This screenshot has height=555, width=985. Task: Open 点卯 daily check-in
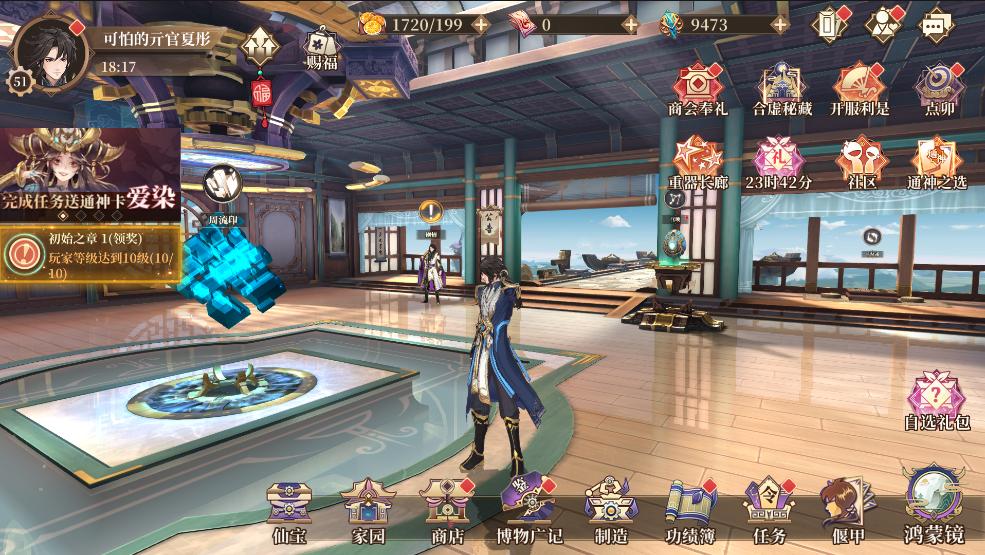point(939,86)
